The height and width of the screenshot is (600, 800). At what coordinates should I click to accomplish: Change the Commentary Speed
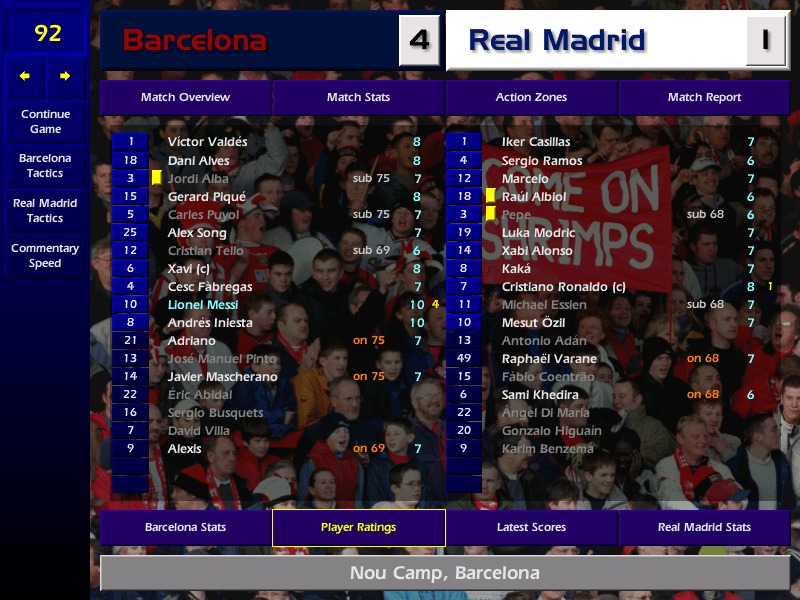(x=45, y=255)
